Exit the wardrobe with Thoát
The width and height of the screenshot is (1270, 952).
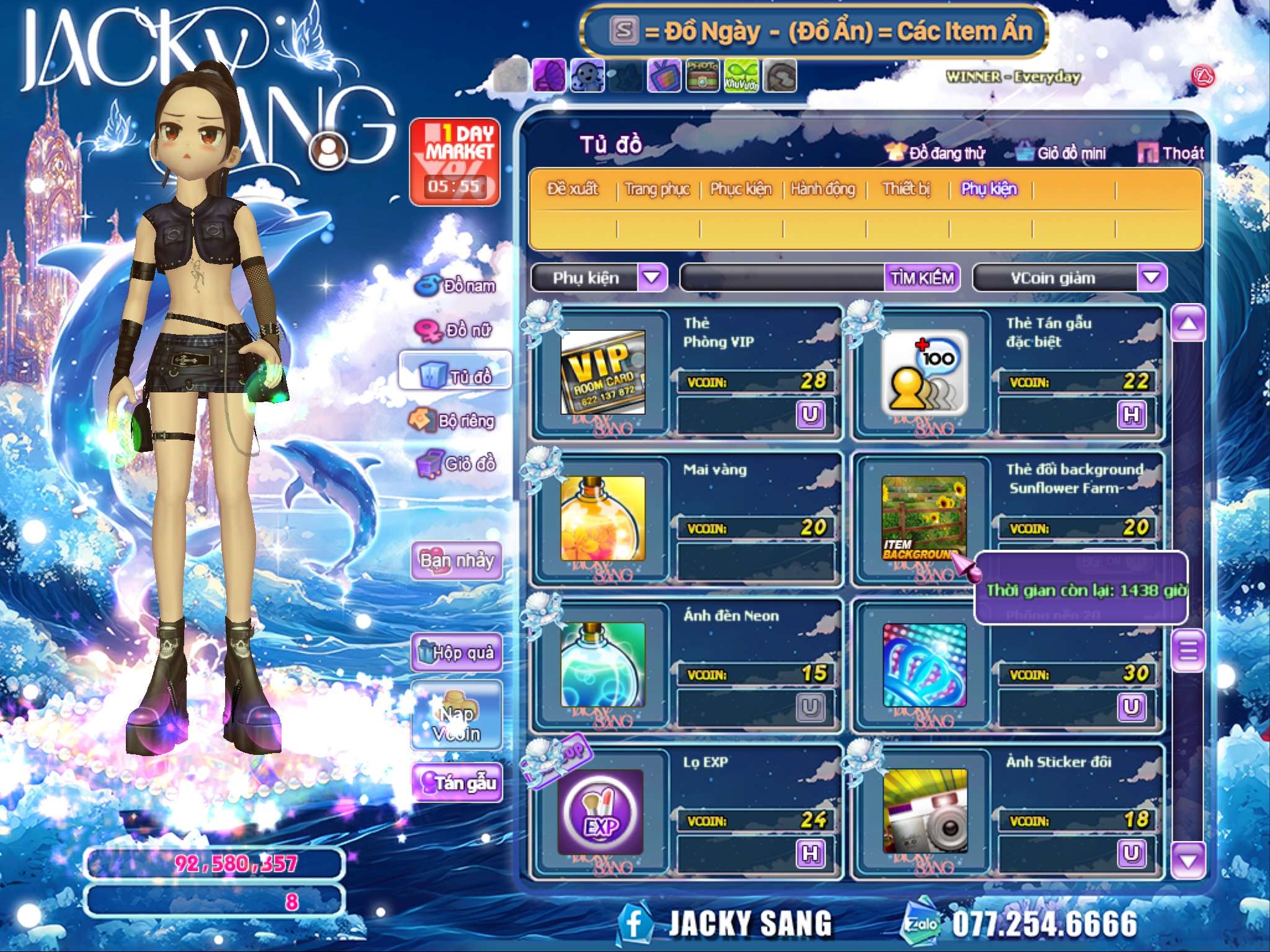(x=1172, y=153)
